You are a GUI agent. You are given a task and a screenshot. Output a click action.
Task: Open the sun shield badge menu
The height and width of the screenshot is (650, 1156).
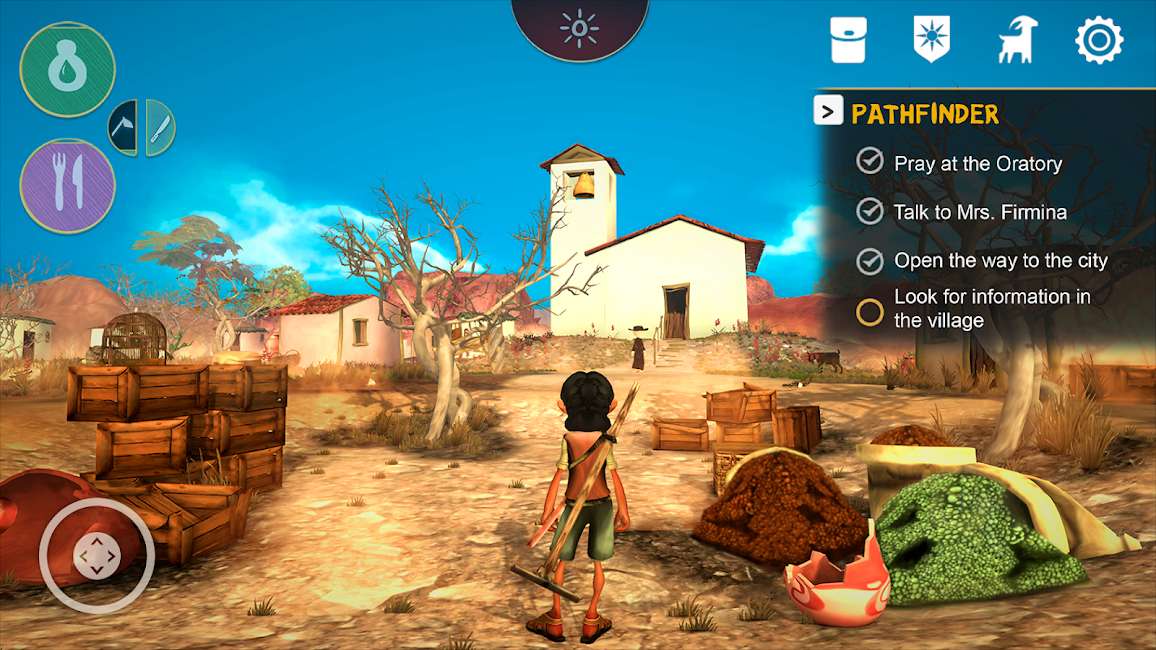click(x=932, y=40)
